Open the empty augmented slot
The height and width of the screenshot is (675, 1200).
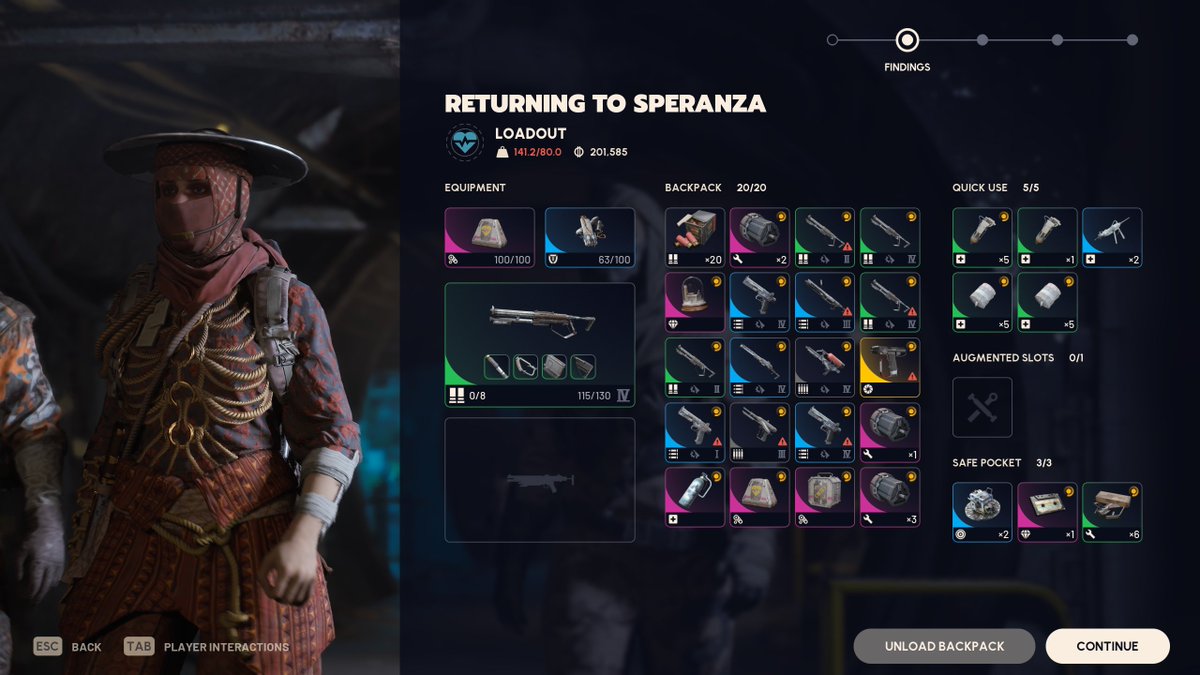click(982, 407)
